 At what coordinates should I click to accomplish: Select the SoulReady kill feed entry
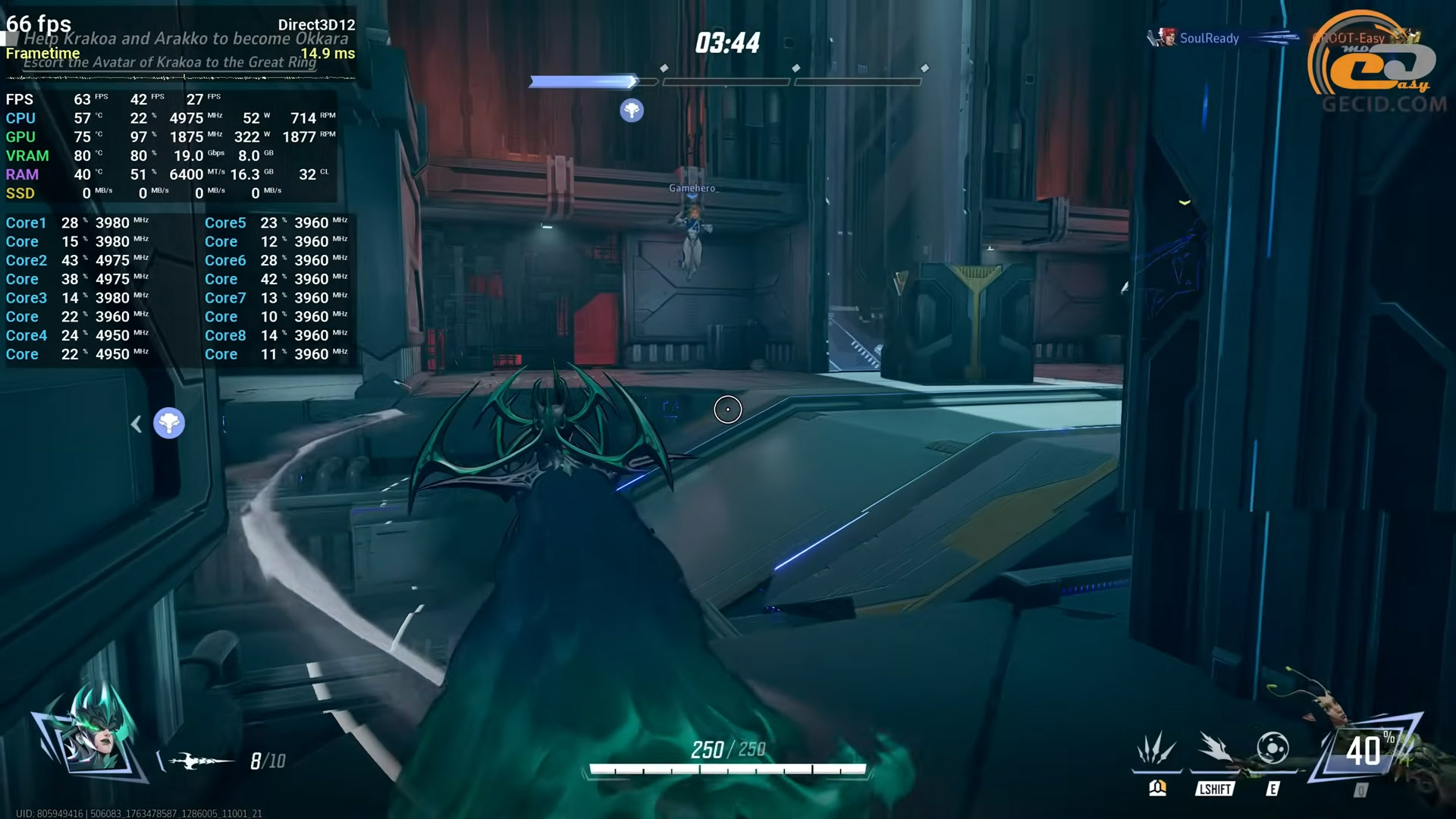tap(1209, 38)
